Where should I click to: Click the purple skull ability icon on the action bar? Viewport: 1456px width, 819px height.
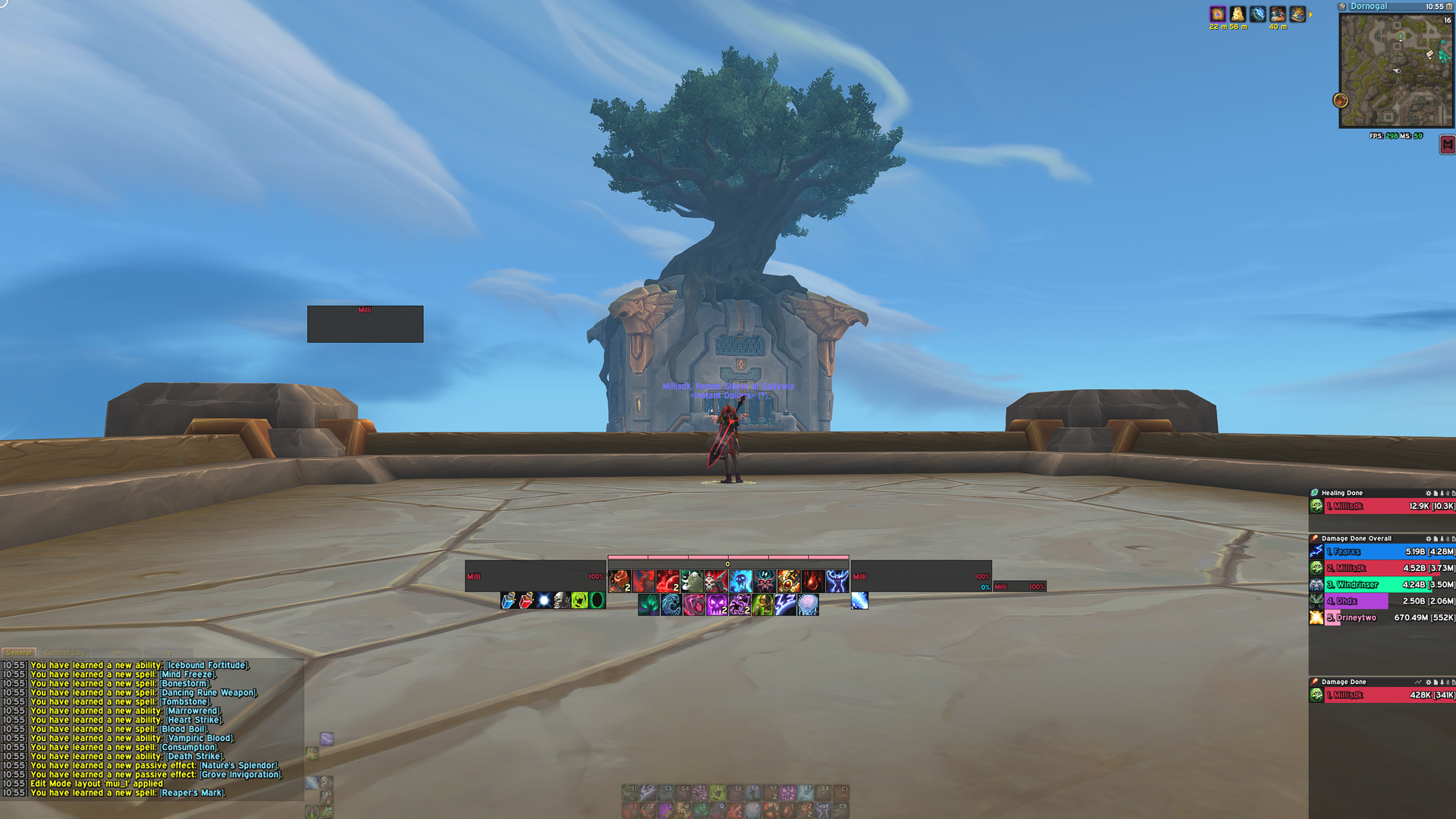tap(718, 604)
